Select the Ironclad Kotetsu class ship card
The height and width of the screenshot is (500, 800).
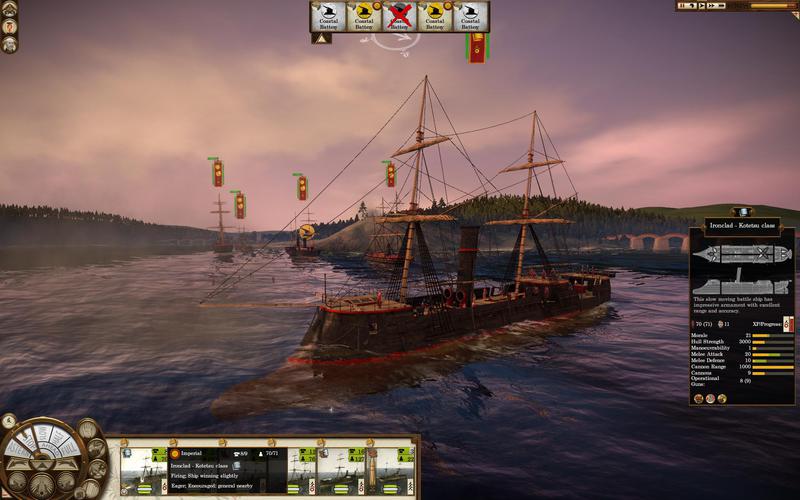pos(143,469)
